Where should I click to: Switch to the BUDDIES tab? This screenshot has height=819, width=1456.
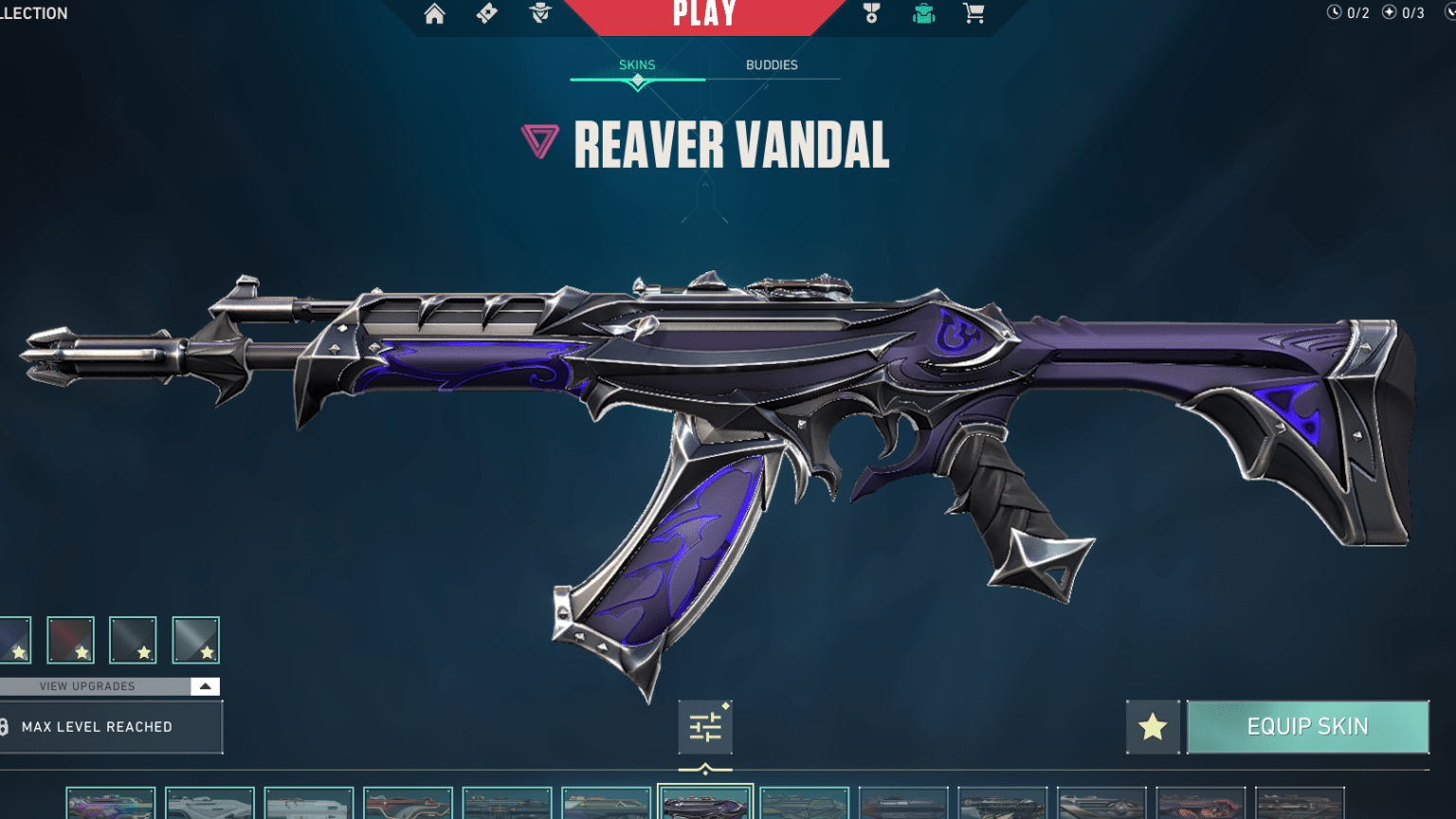(770, 64)
